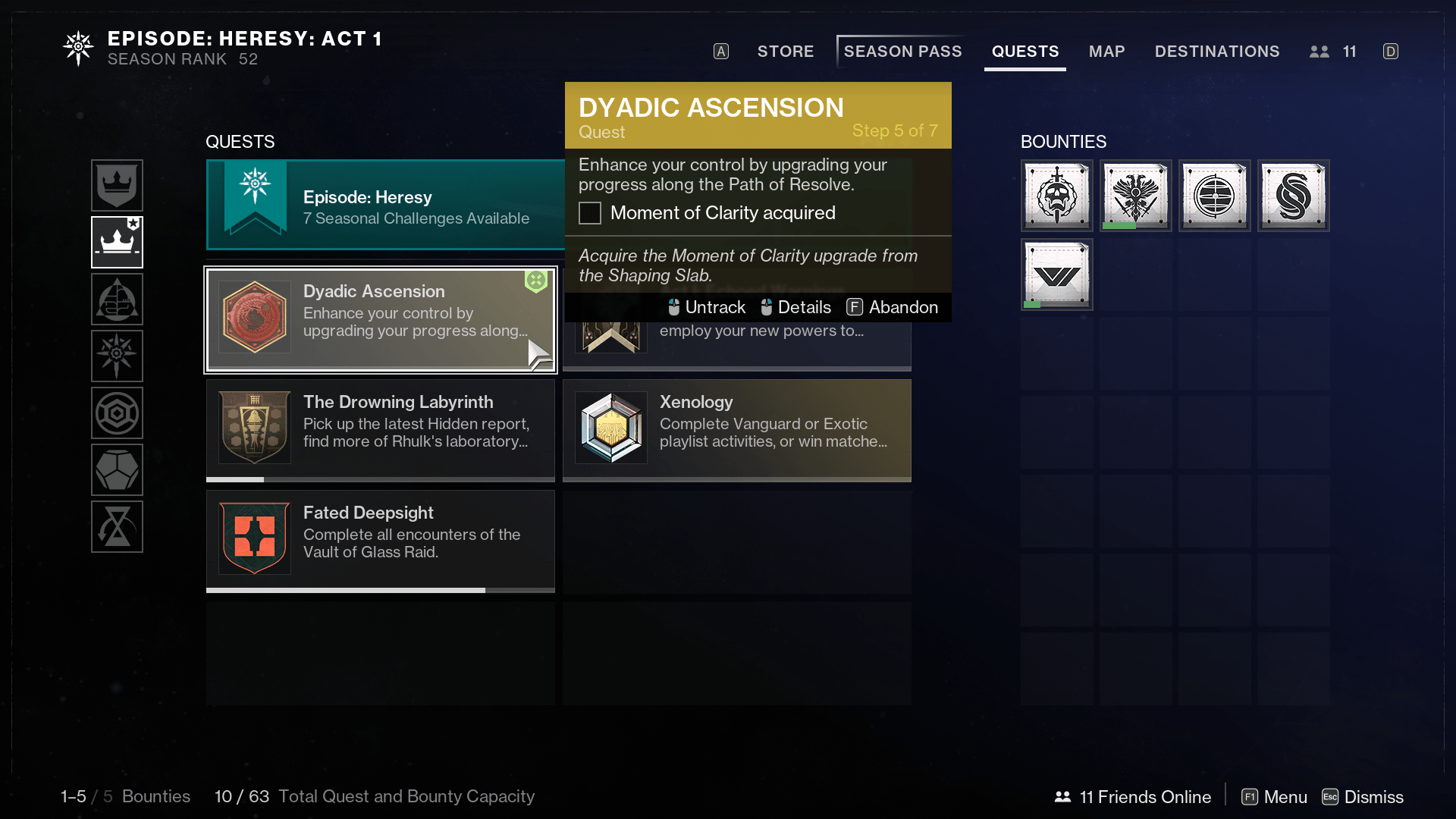
Task: Open the Crucible double-eagle bounty
Action: point(1135,195)
